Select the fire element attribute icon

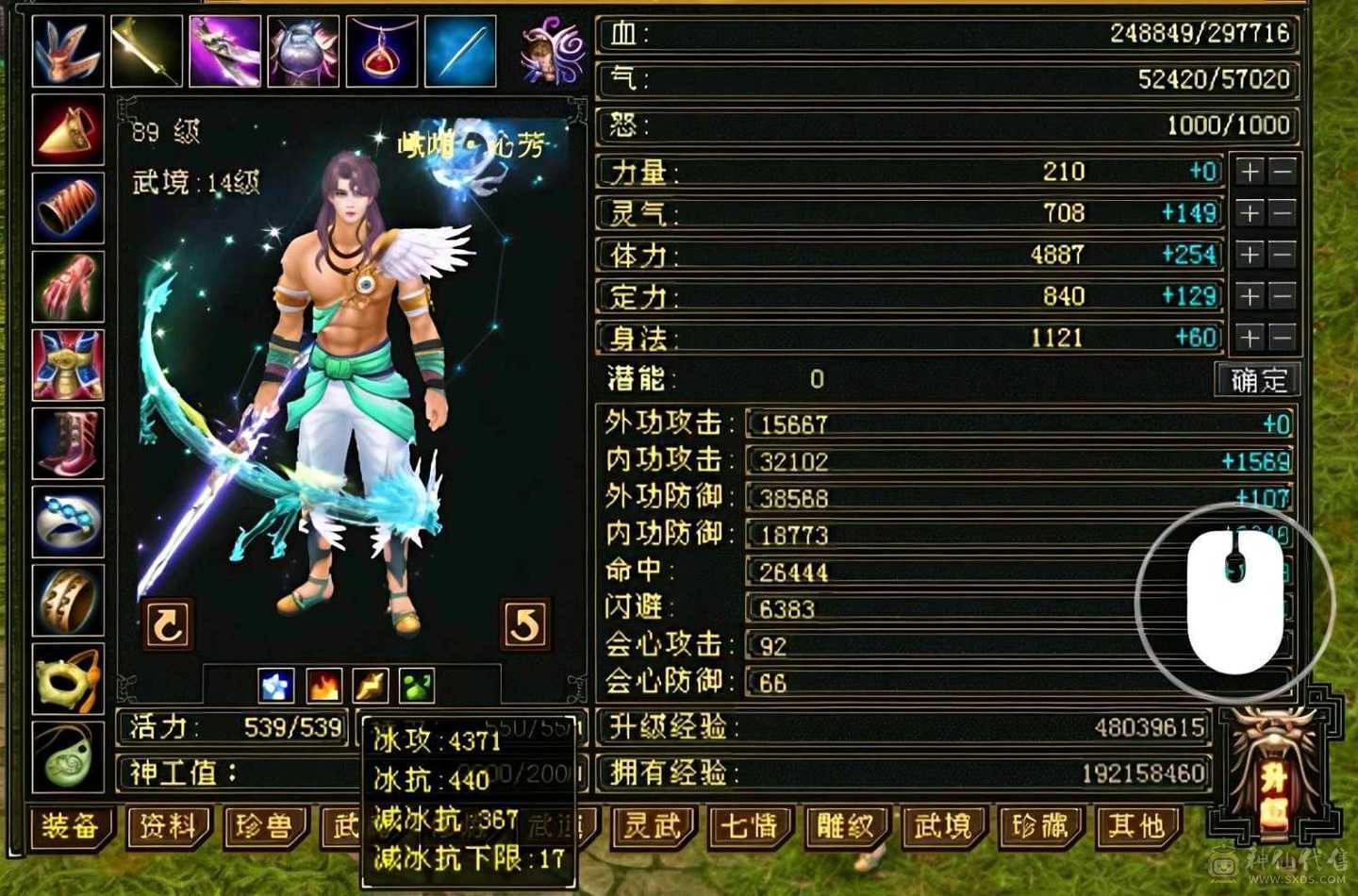point(322,686)
